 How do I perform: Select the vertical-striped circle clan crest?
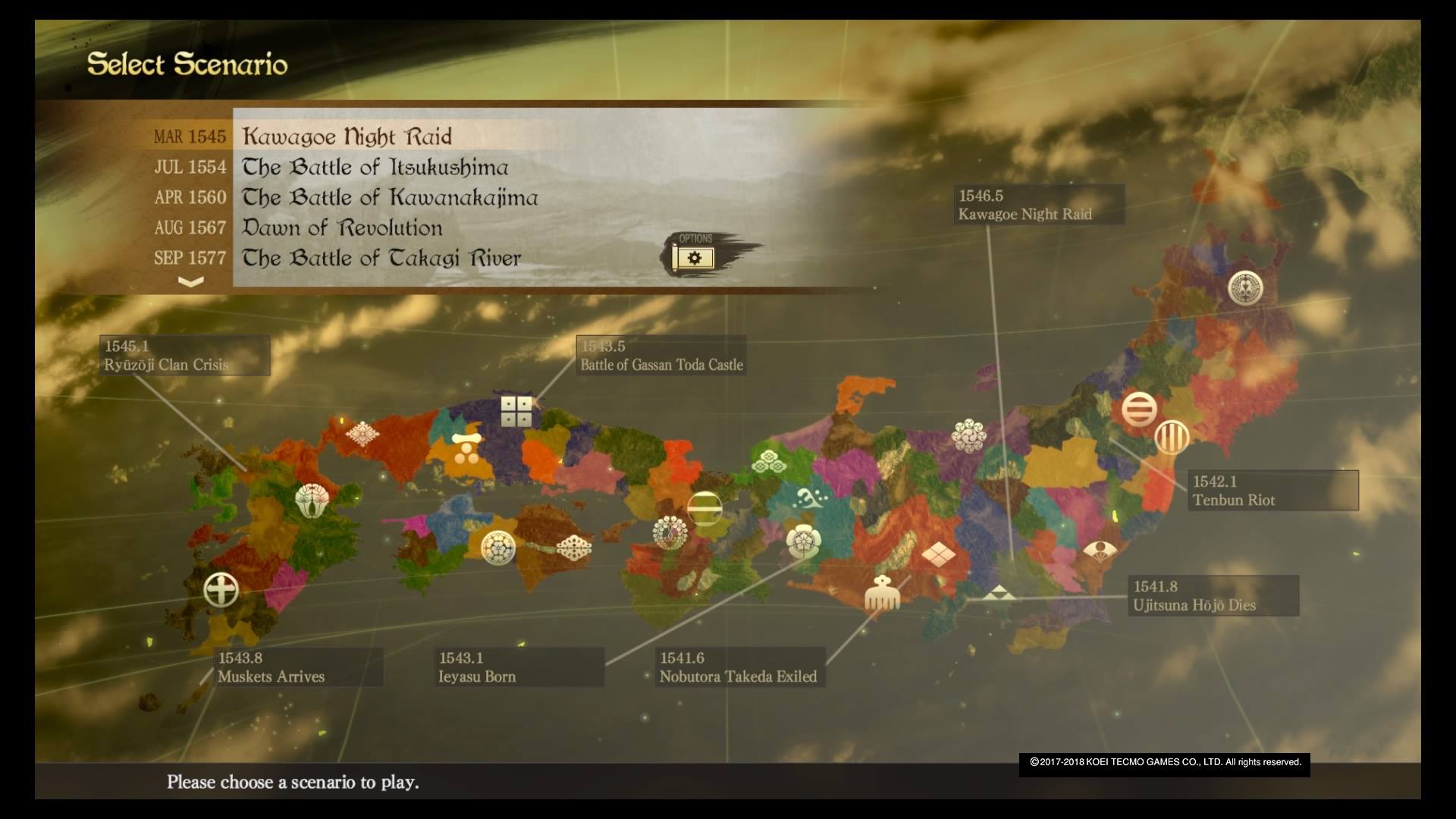click(1172, 438)
